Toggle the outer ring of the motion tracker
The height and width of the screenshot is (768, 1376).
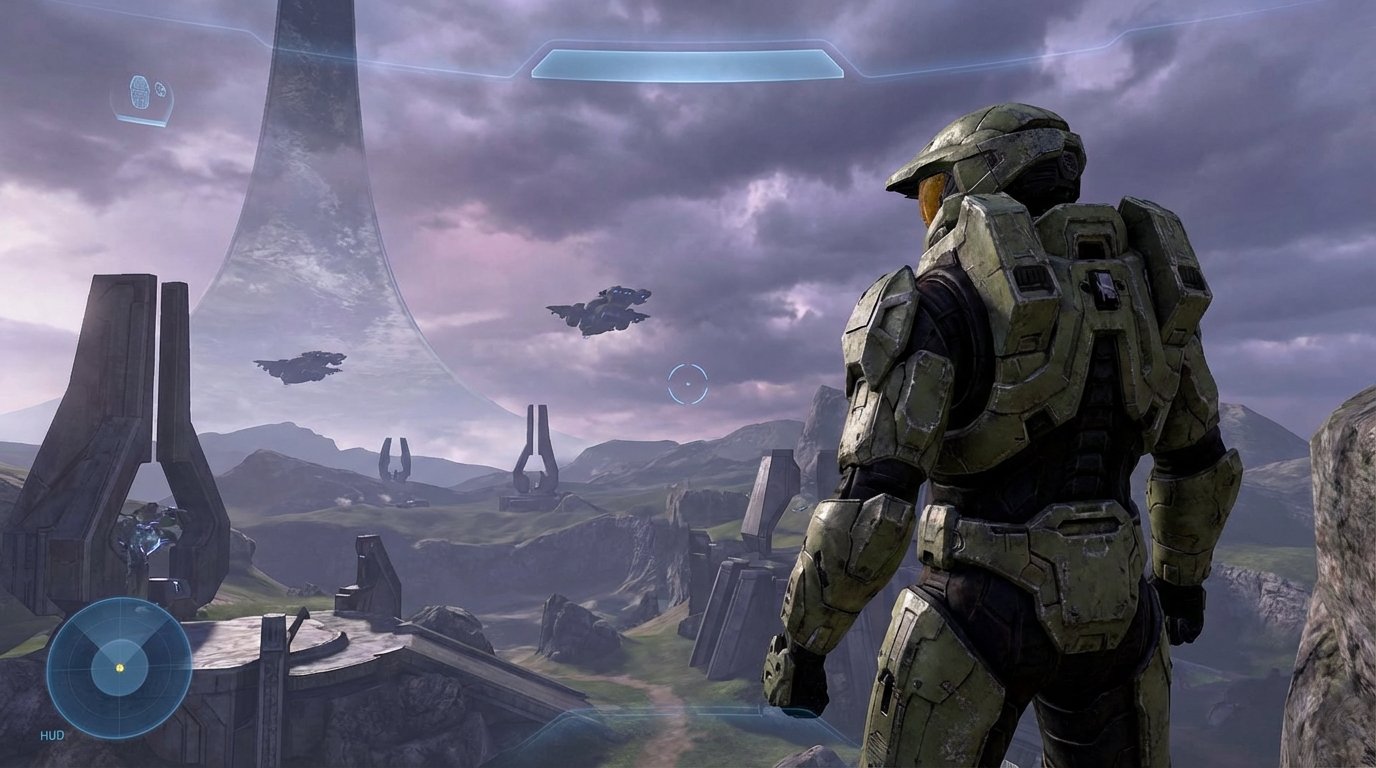(119, 600)
